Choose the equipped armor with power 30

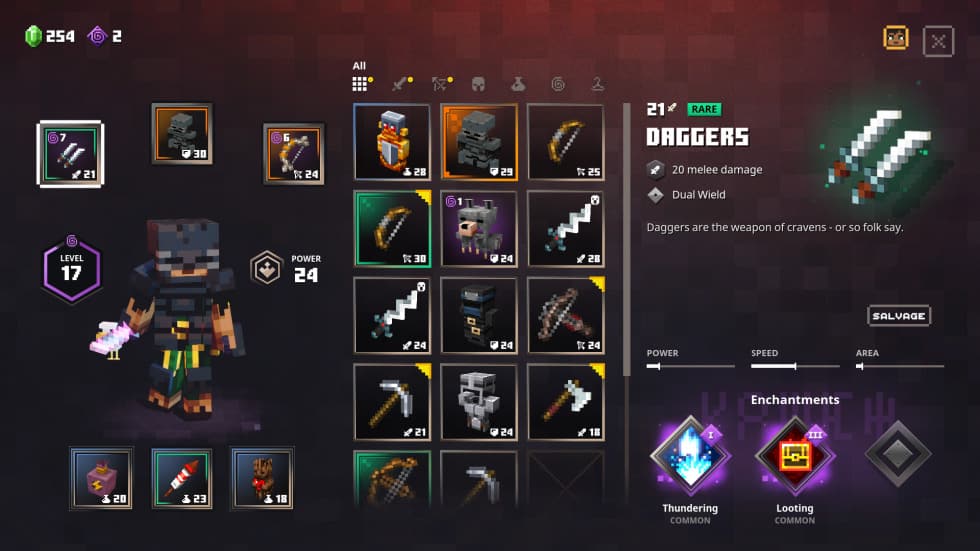click(182, 132)
